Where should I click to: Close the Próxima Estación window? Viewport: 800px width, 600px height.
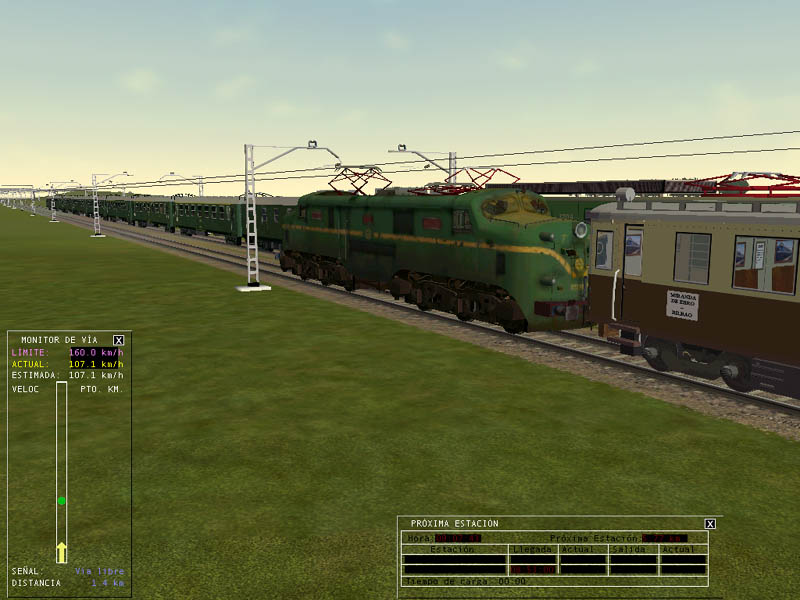point(710,523)
